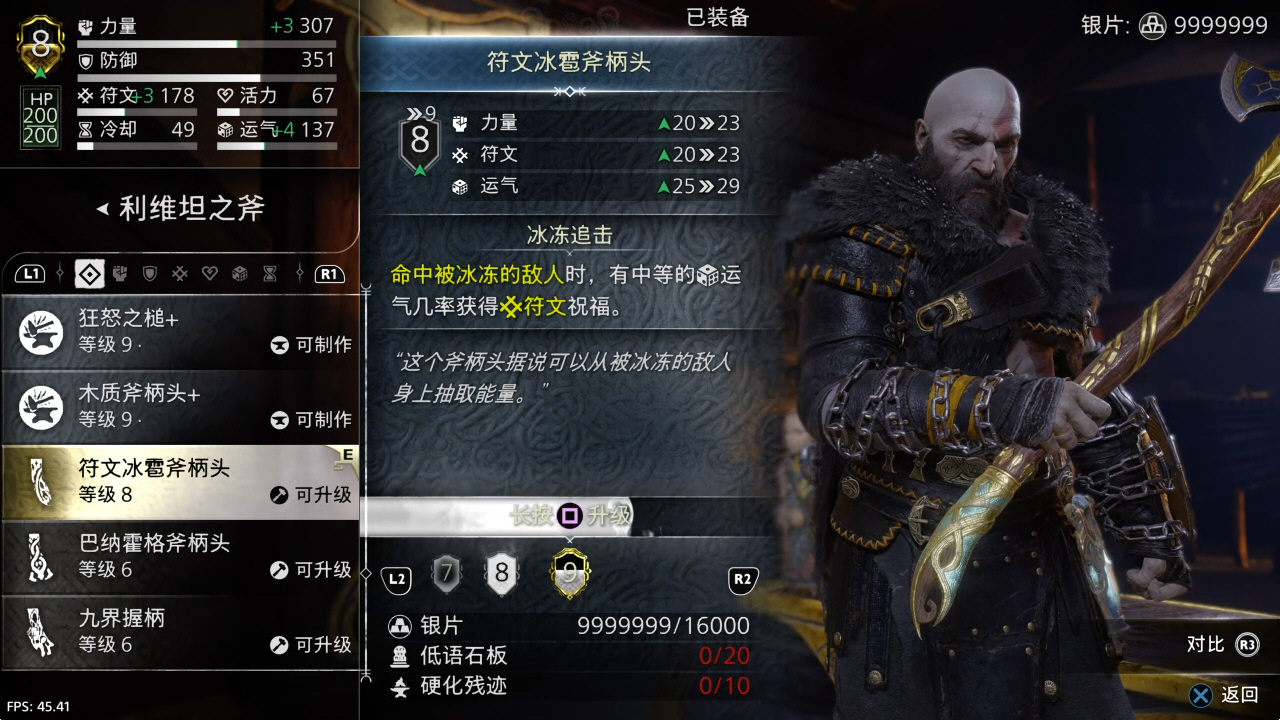Select the defense shield filter icon
Screen dimensions: 1280x720
point(150,274)
